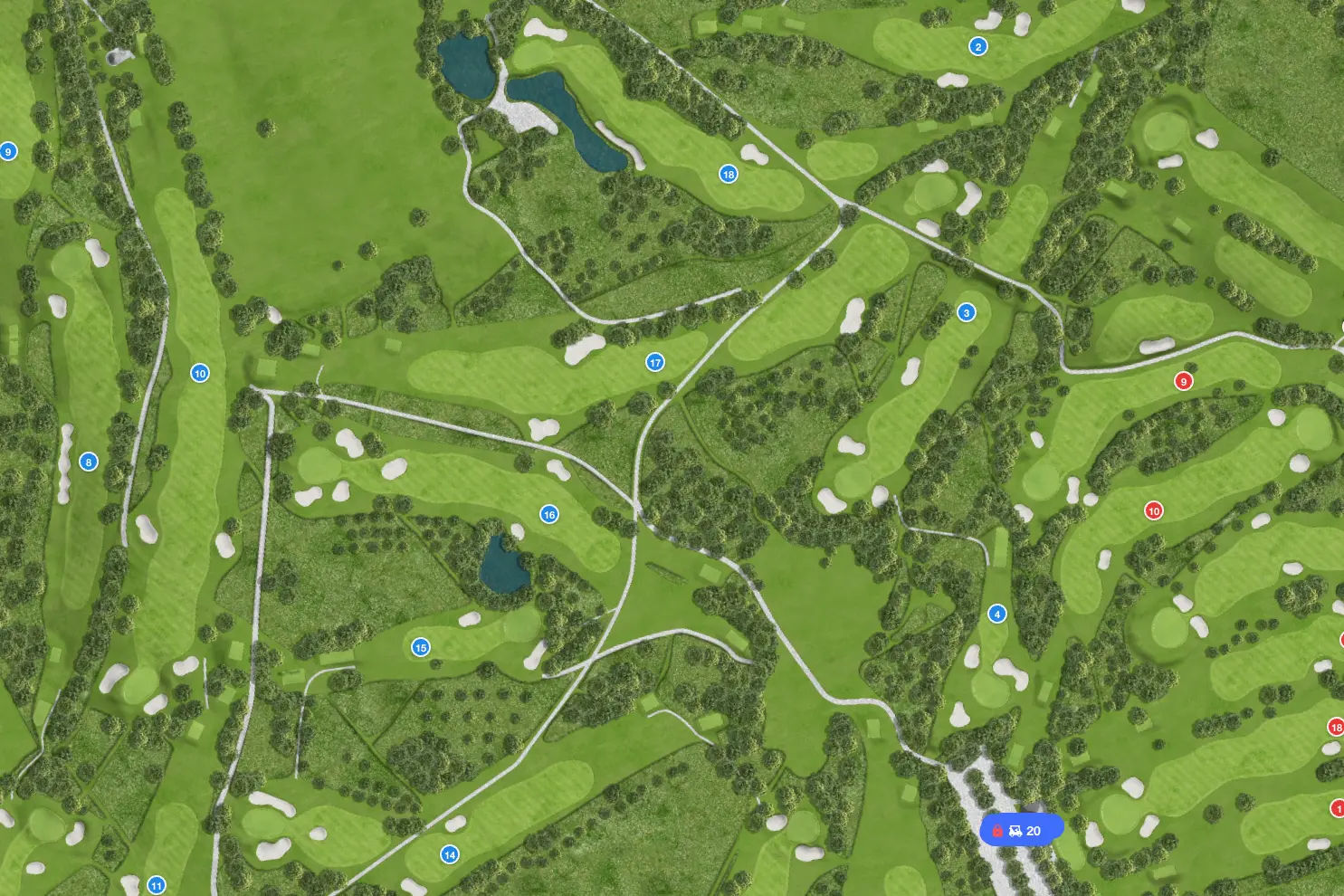Select the blue hole 16 marker

coord(548,513)
